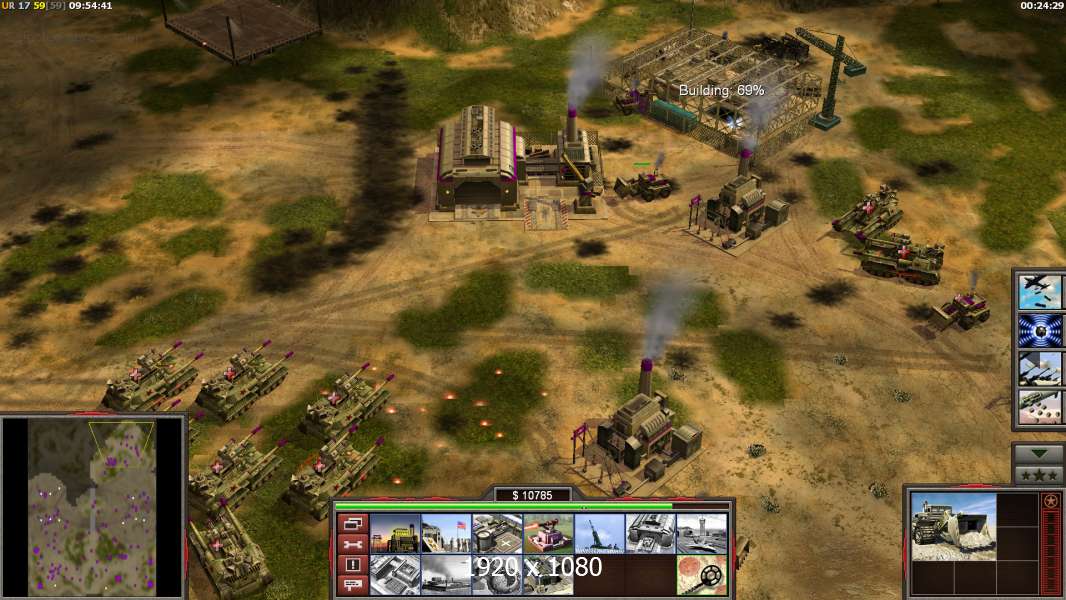This screenshot has width=1066, height=600.
Task: Select the artillery cannon build icon
Action: (x=600, y=534)
